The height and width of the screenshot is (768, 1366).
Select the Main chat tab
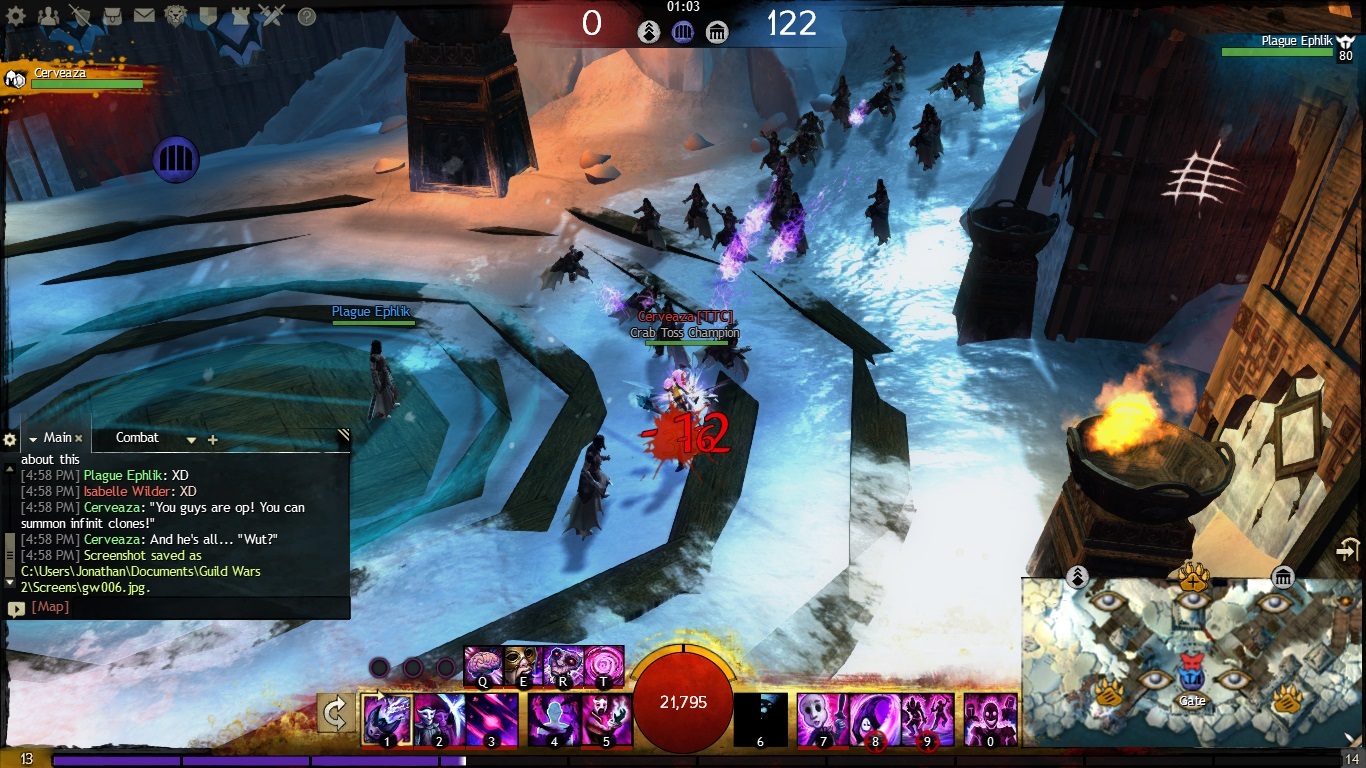(x=57, y=438)
